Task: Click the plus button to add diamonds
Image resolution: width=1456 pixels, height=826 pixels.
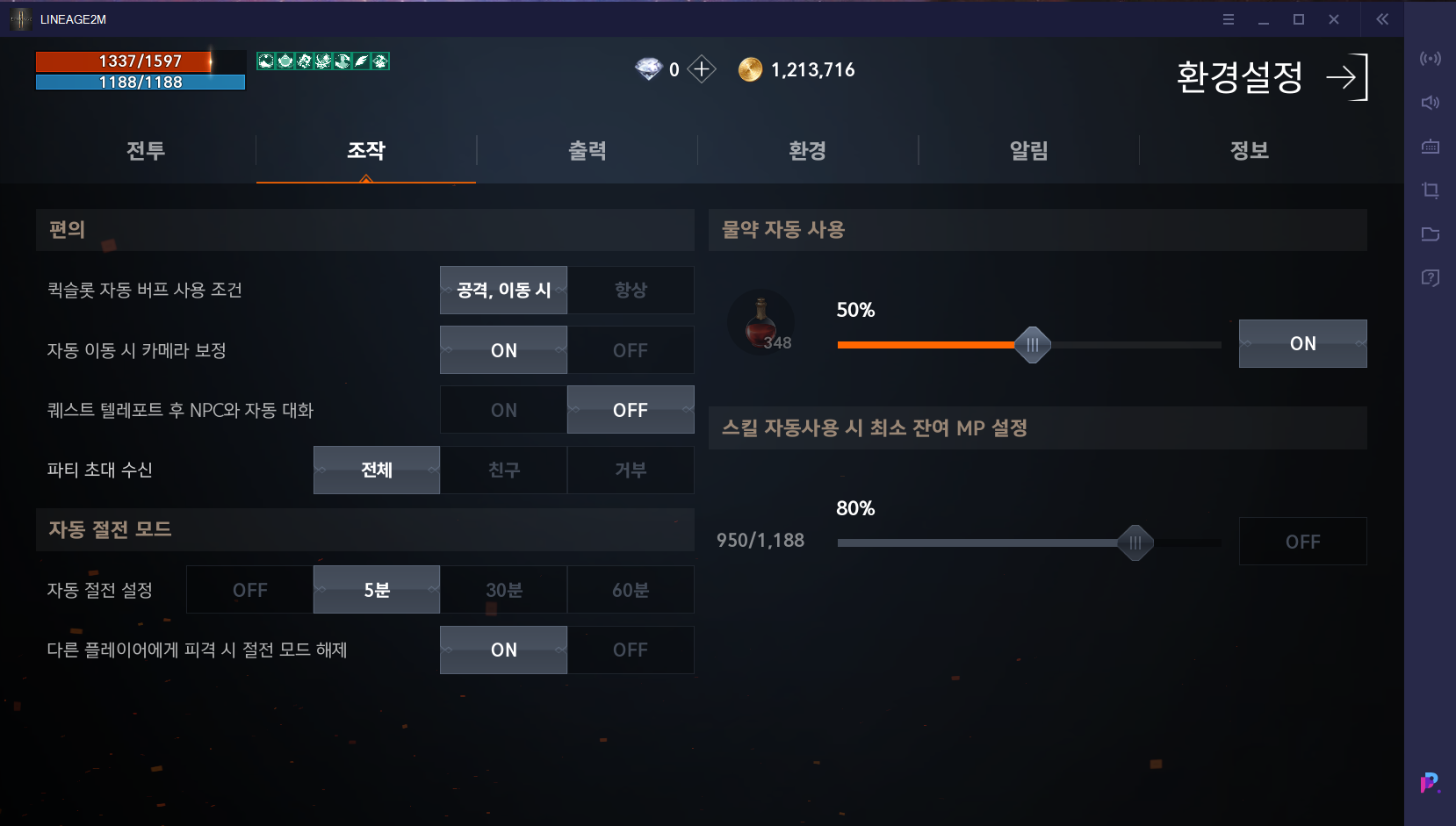Action: tap(700, 69)
